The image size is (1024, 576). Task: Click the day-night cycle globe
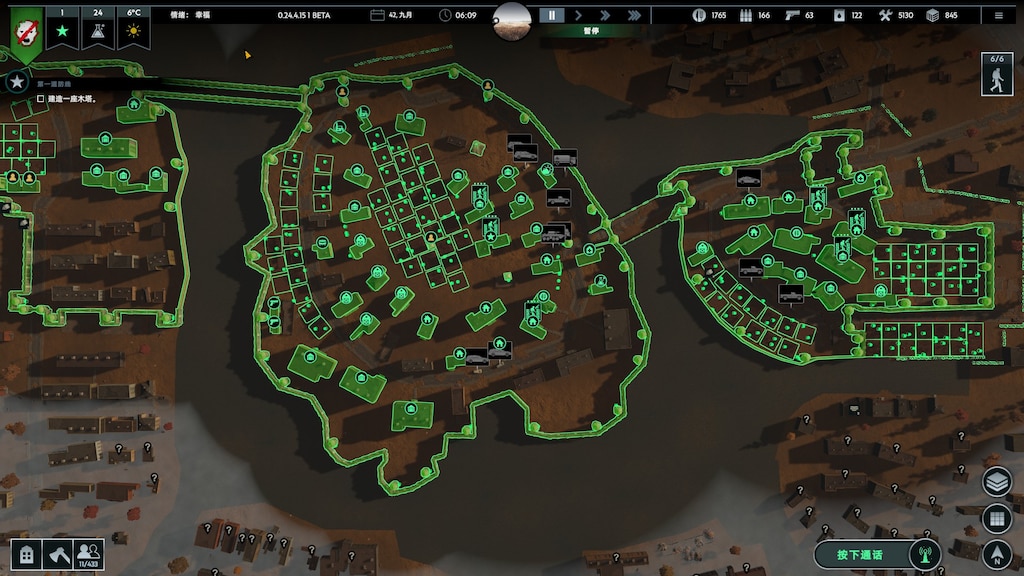512,18
